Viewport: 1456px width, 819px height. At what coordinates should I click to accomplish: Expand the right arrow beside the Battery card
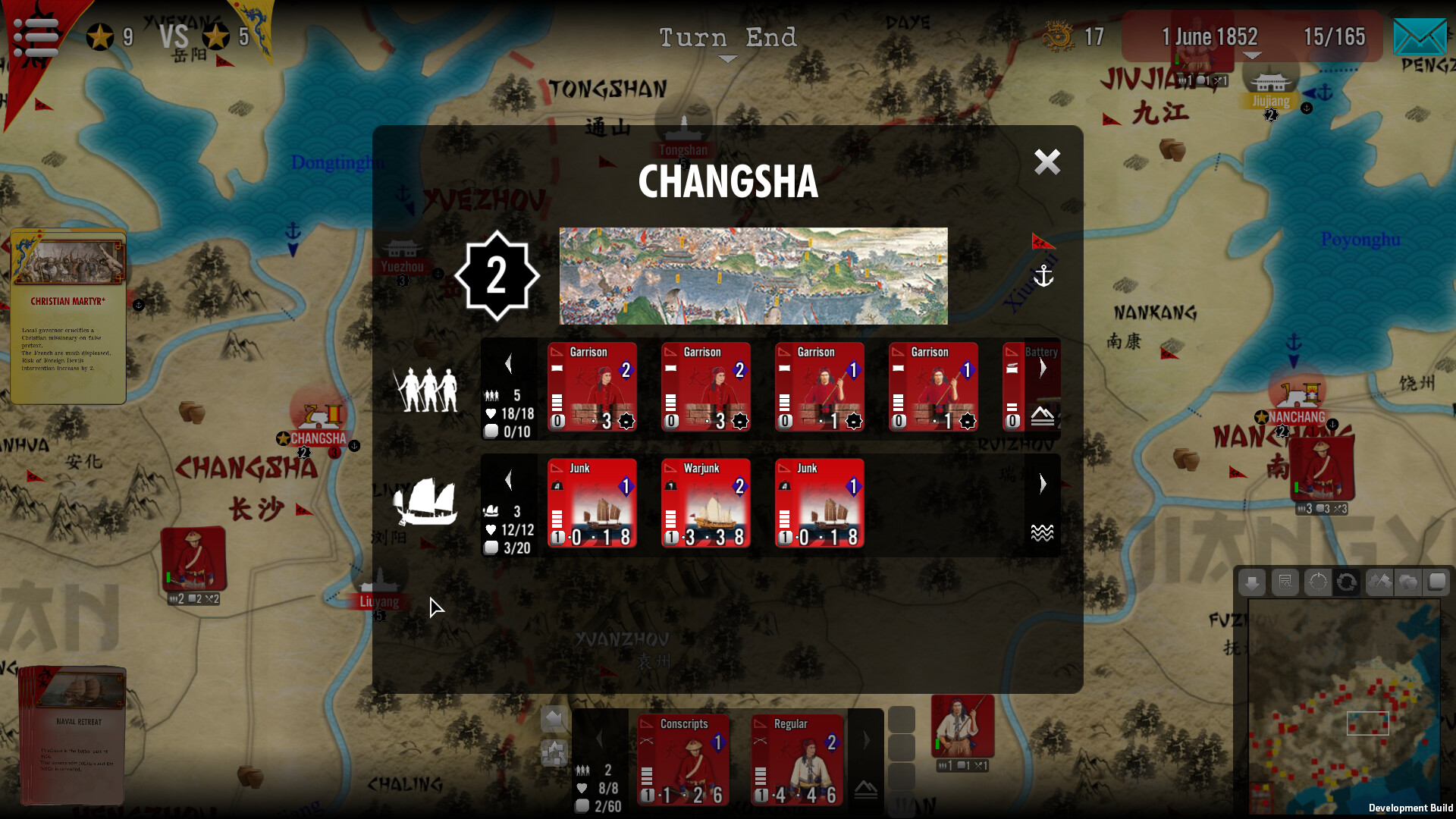point(1043,366)
